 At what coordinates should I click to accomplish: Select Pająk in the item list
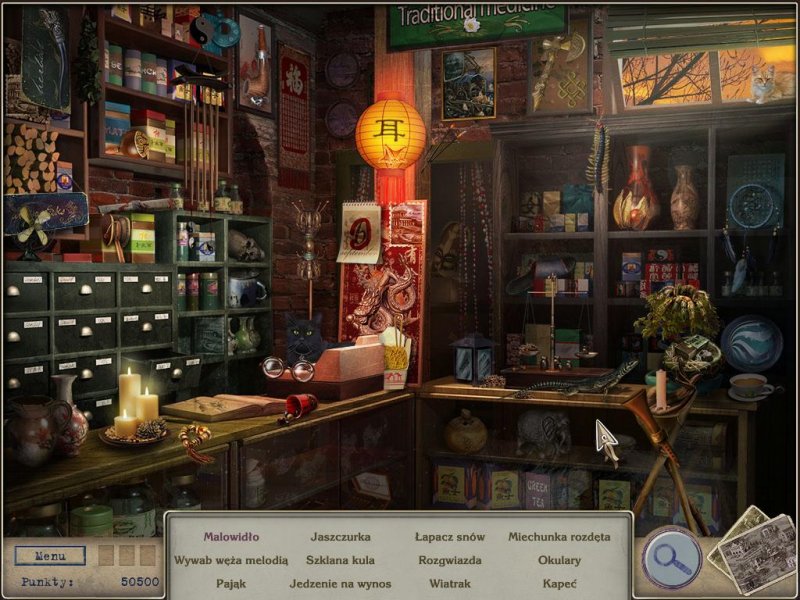[x=231, y=583]
